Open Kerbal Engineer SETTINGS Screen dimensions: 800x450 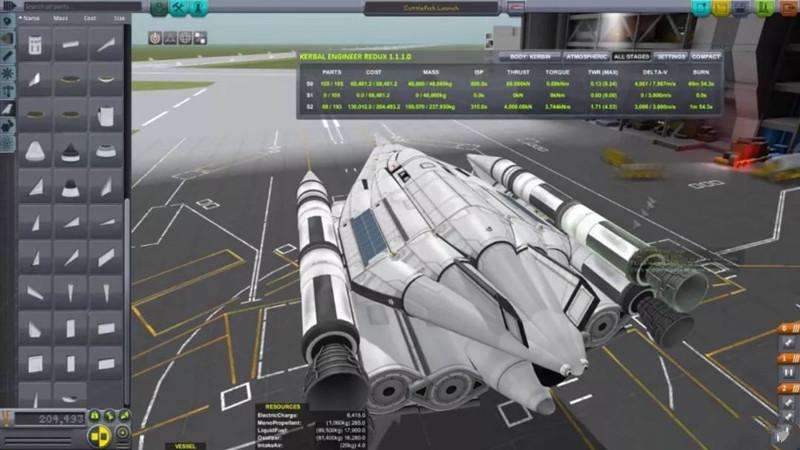(670, 56)
